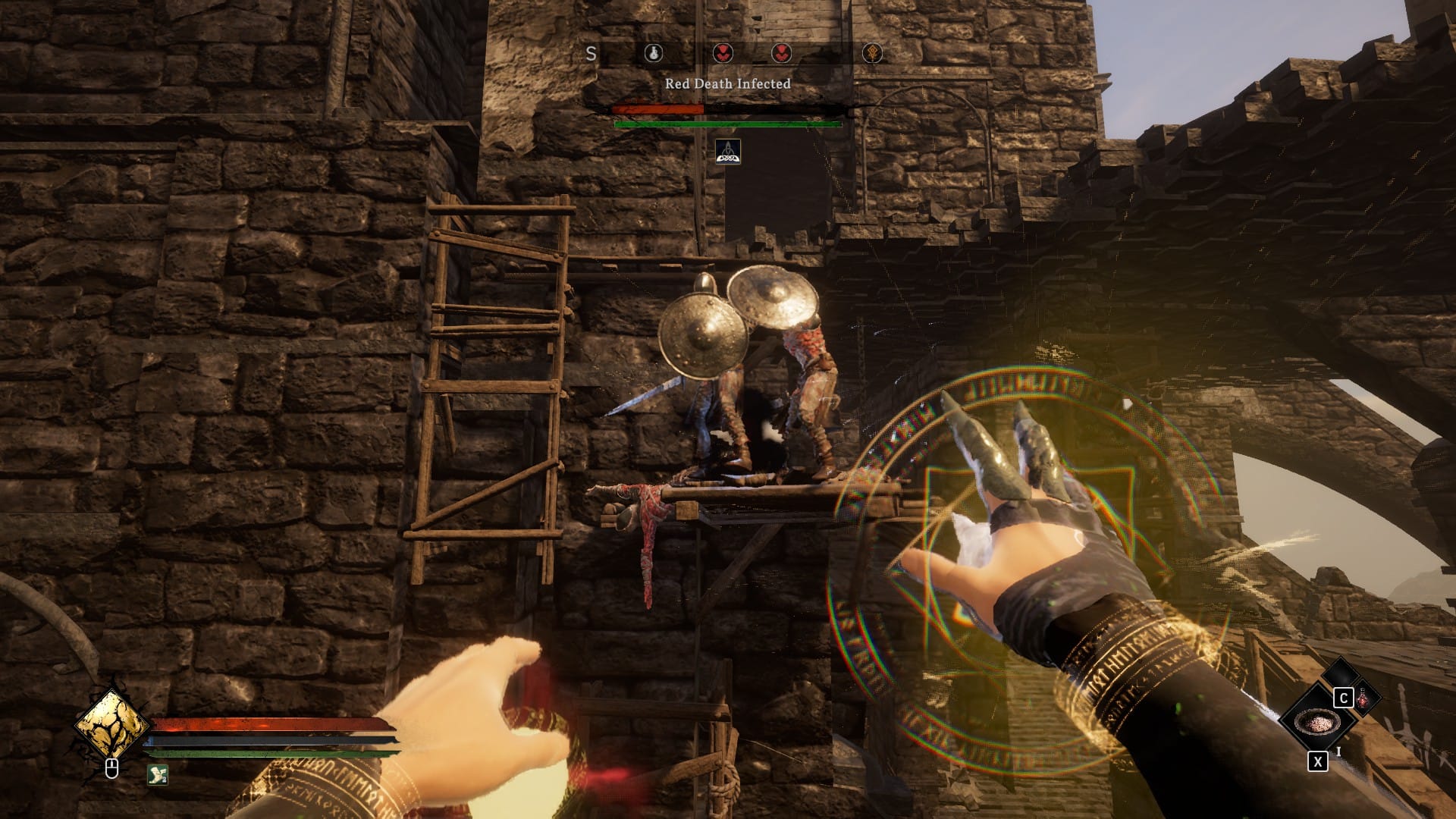Select the golden diamond spell icon
The height and width of the screenshot is (819, 1456).
pyautogui.click(x=111, y=725)
